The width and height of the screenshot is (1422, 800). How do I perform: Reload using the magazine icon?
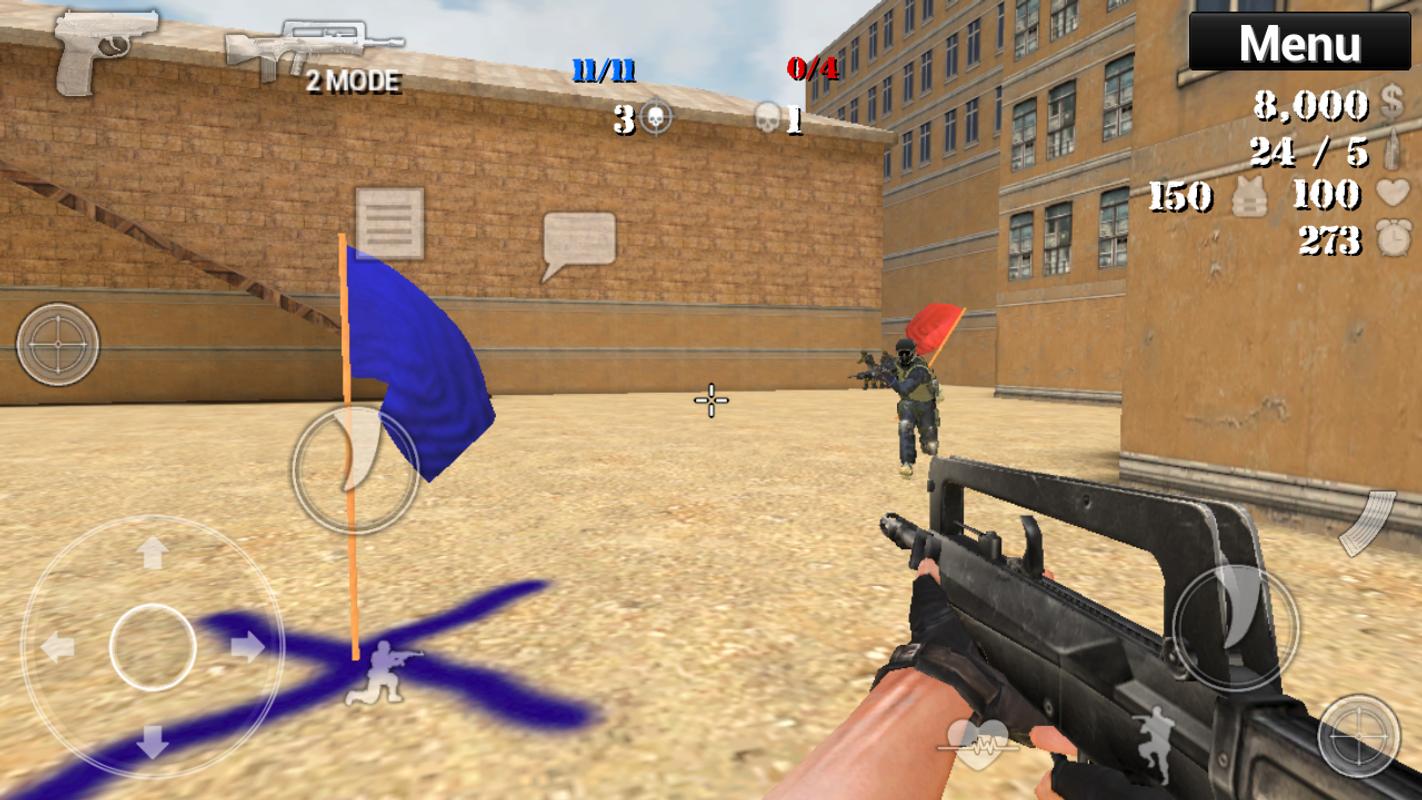[x=1366, y=523]
